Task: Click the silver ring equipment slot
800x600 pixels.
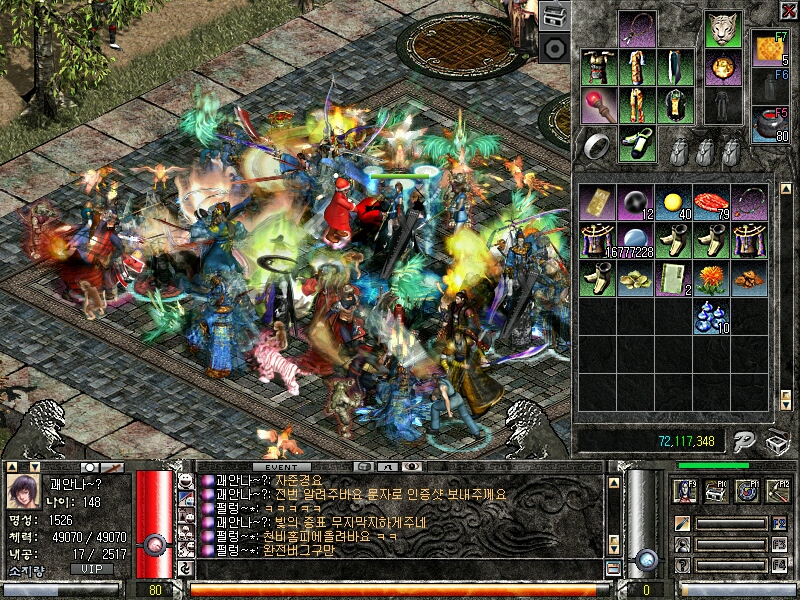Action: (x=599, y=146)
